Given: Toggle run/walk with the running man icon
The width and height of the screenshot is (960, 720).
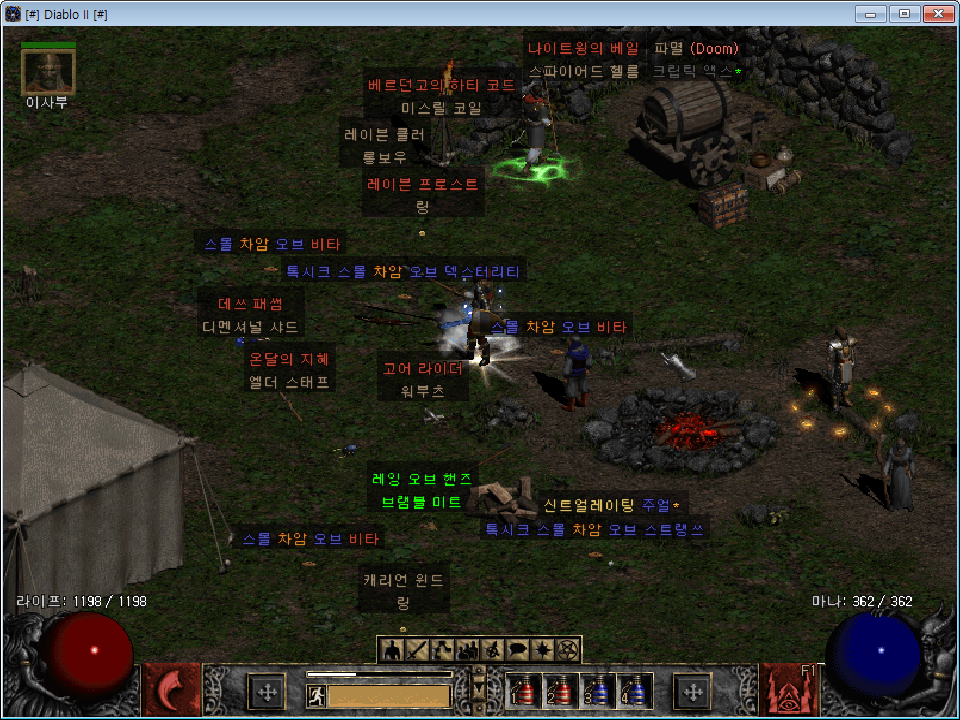Looking at the screenshot, I should point(316,695).
